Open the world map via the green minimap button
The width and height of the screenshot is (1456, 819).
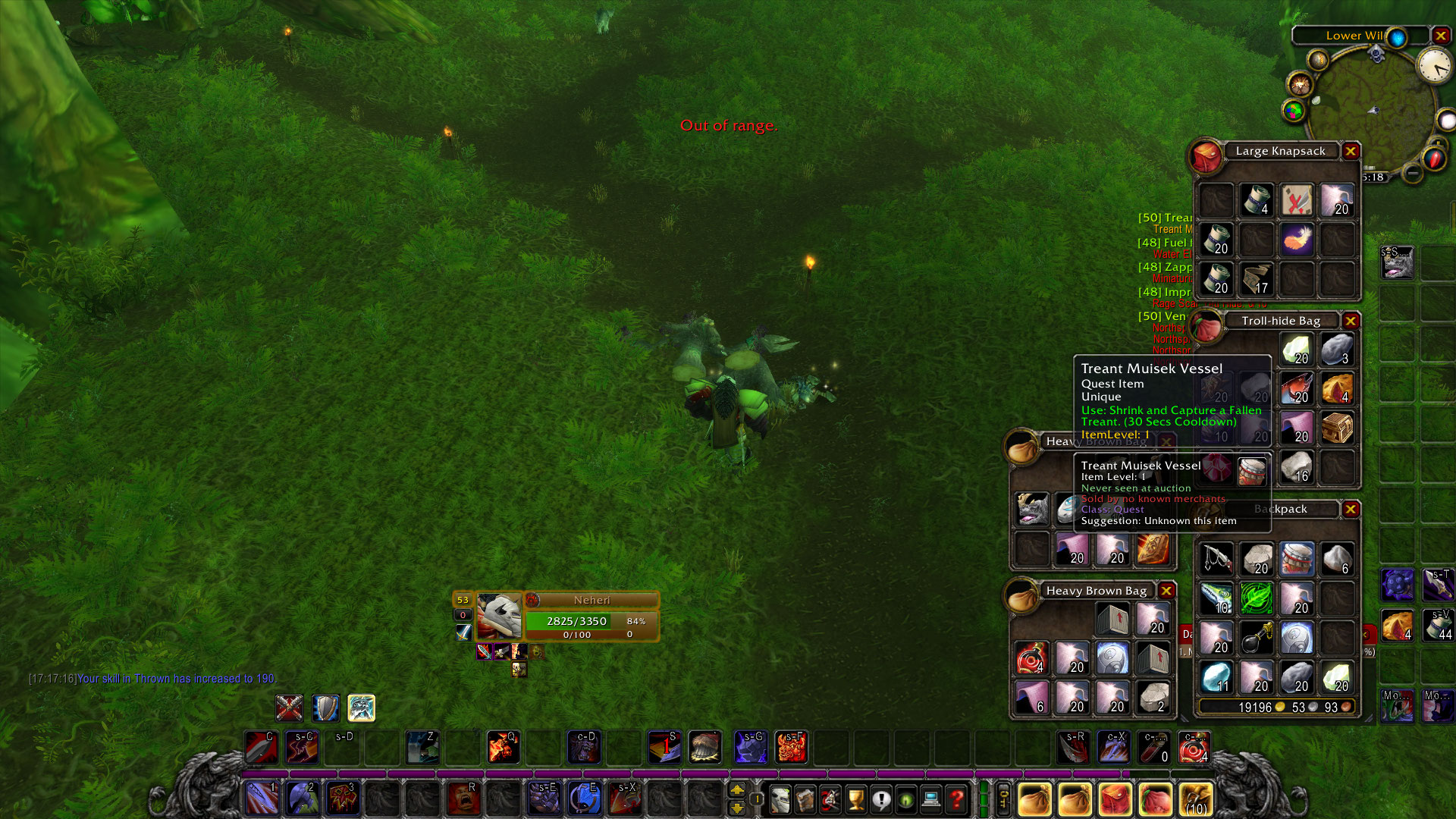(x=1294, y=111)
